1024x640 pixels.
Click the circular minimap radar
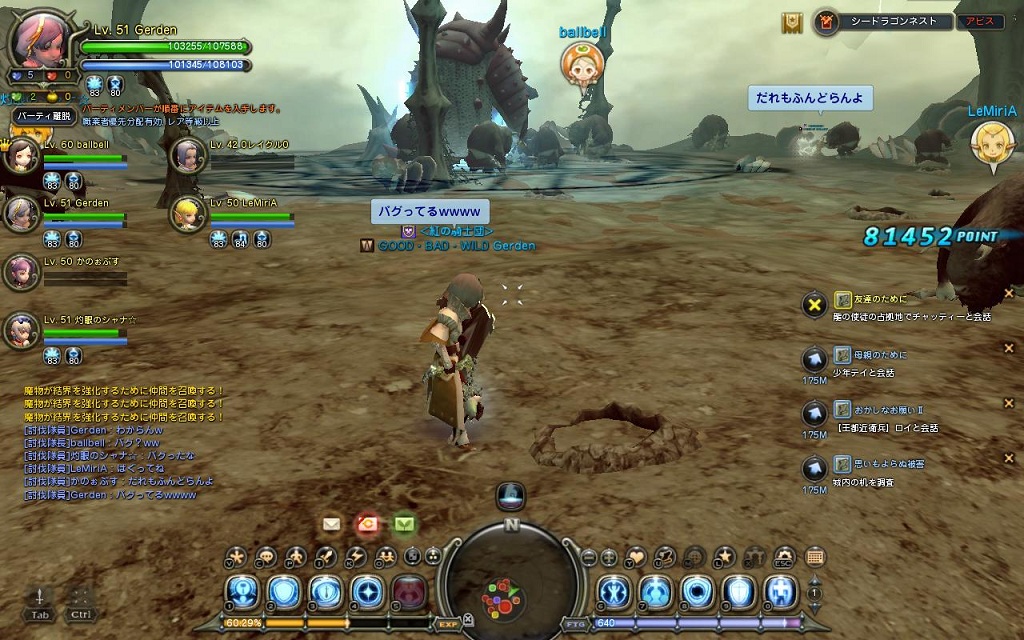tap(511, 578)
